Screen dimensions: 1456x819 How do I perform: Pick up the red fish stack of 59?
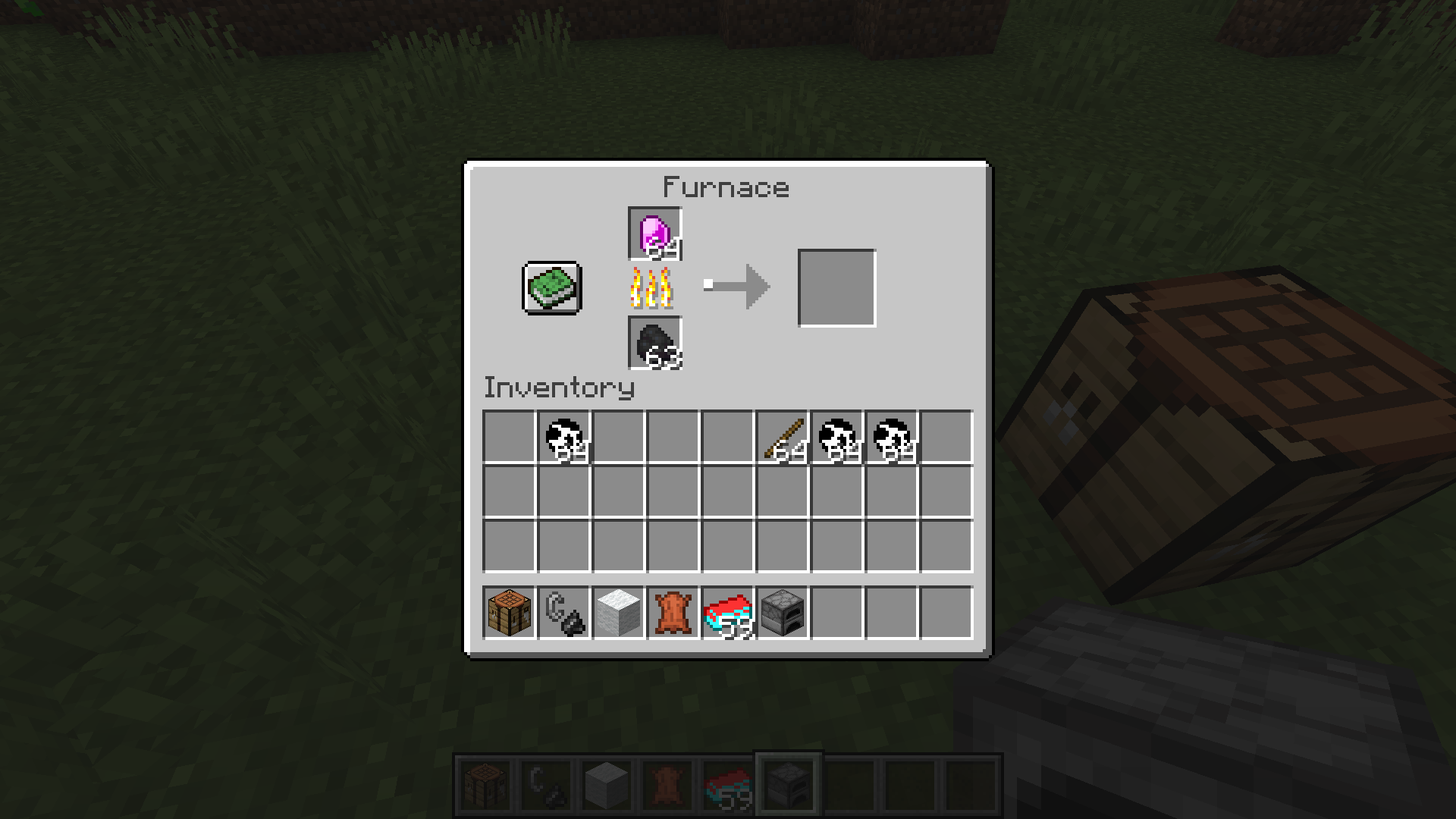point(727,613)
